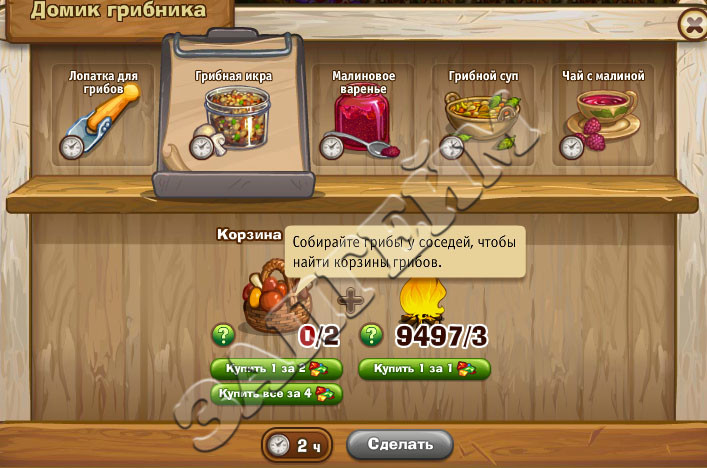The image size is (707, 468).
Task: Show help for the campfire ingredient
Action: tap(371, 335)
